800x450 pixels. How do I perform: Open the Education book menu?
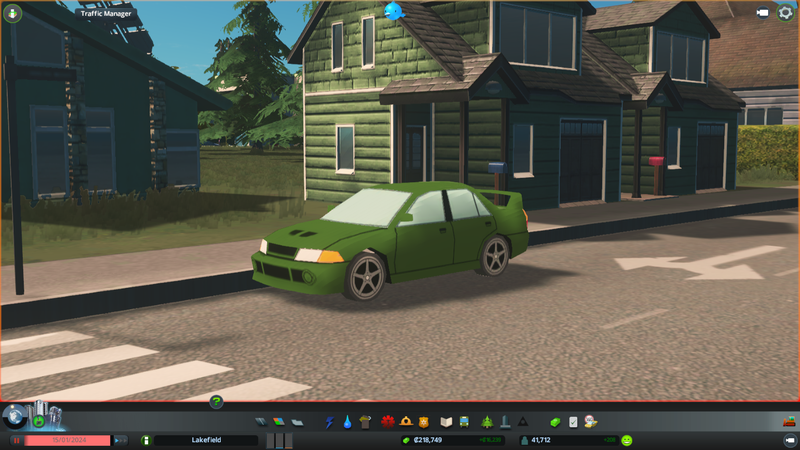(x=447, y=422)
